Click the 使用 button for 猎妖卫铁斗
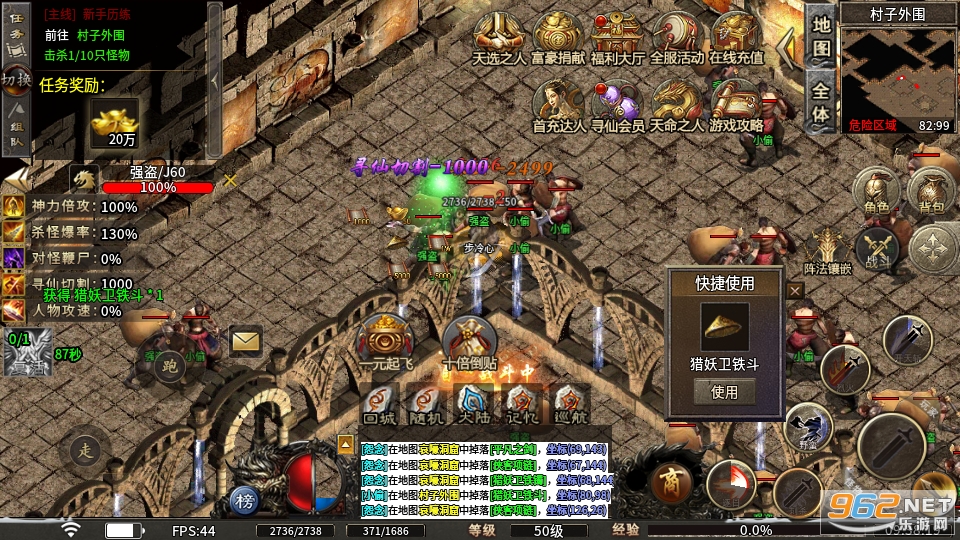 (x=724, y=392)
